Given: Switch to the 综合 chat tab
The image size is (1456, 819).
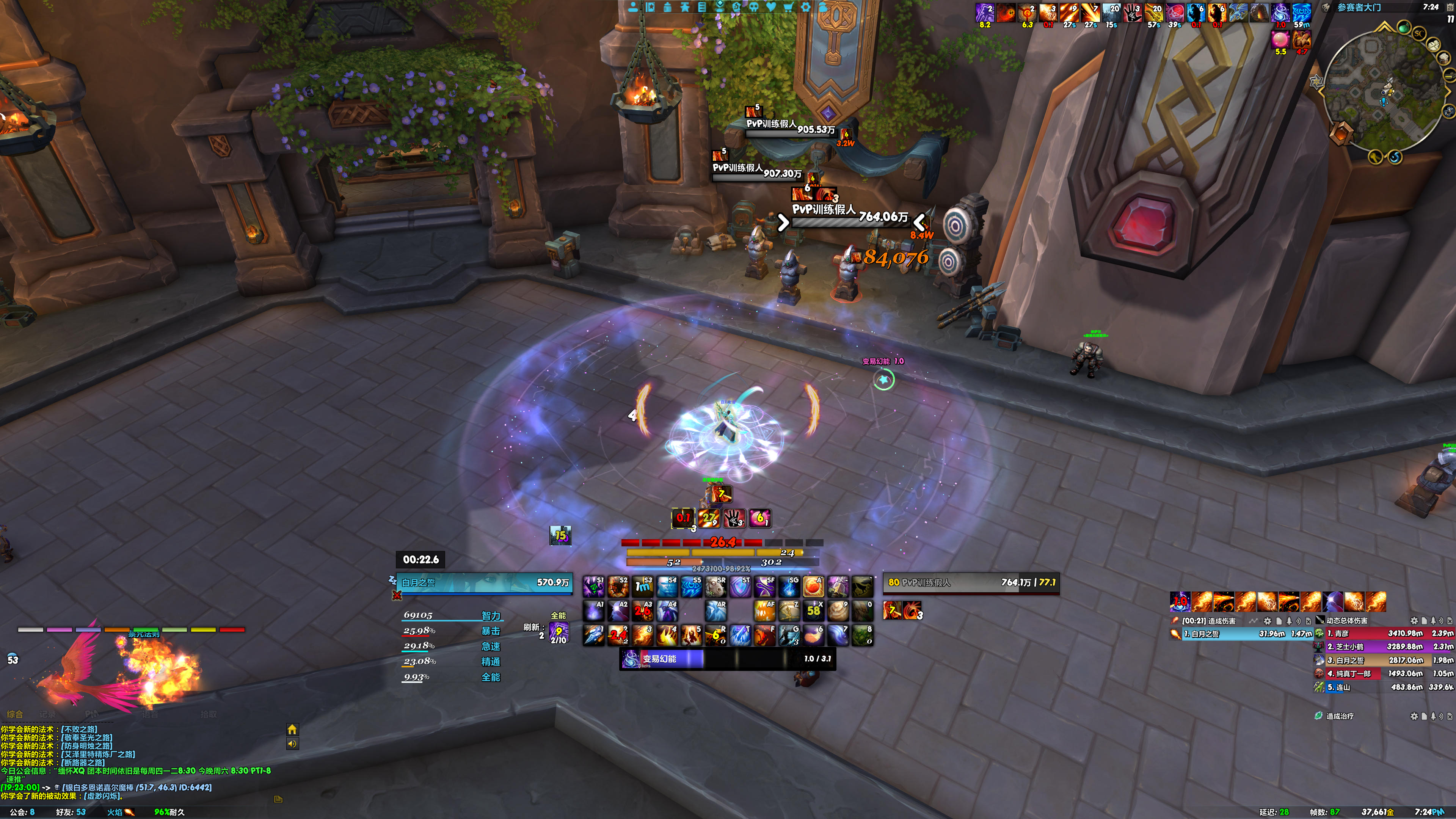Looking at the screenshot, I should point(15,714).
